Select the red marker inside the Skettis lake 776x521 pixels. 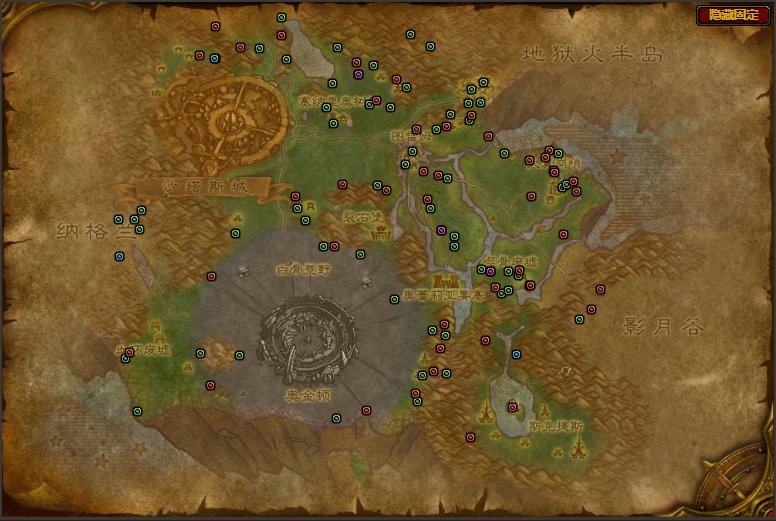tap(512, 407)
